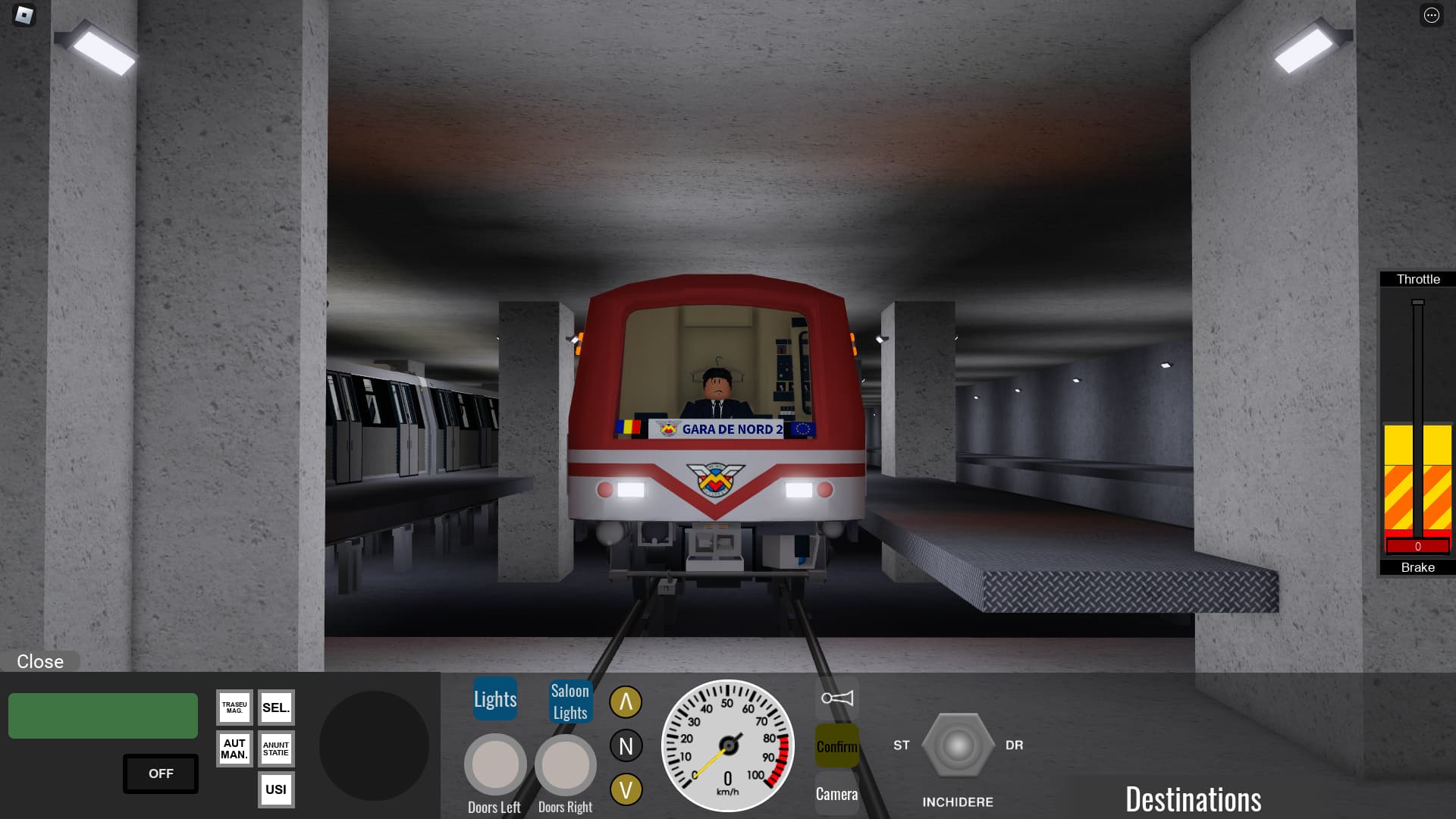The height and width of the screenshot is (819, 1456).
Task: Turn the large dial on the control panel
Action: tap(373, 744)
